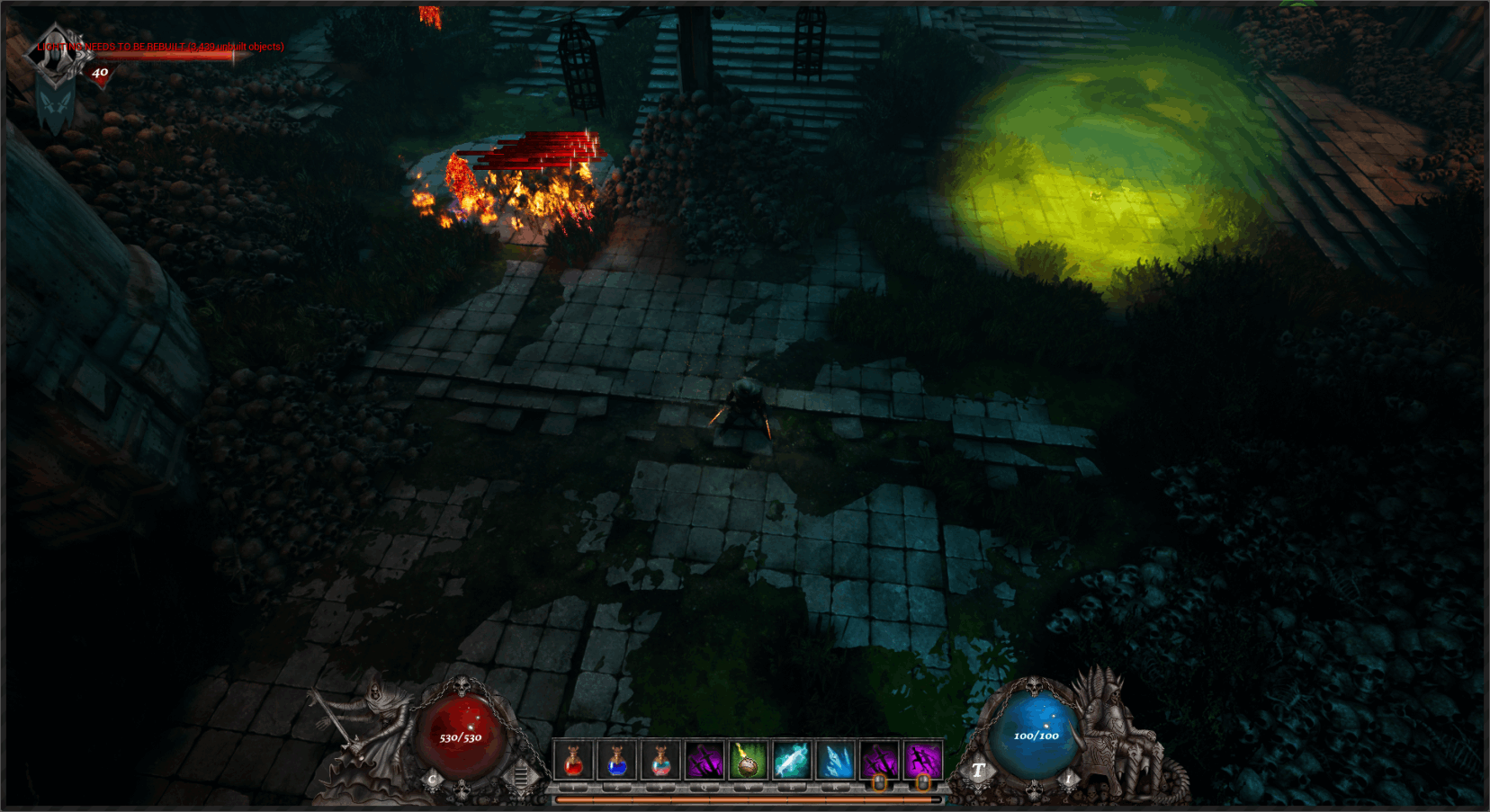Open the striped menu diamond button
Image resolution: width=1490 pixels, height=812 pixels.
click(520, 776)
